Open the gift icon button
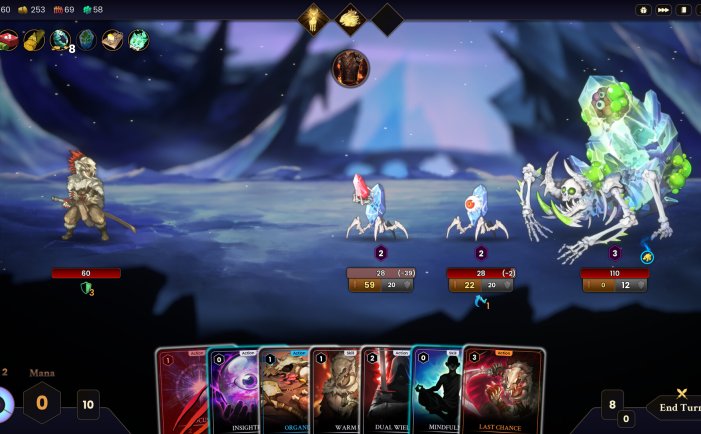 [644, 10]
